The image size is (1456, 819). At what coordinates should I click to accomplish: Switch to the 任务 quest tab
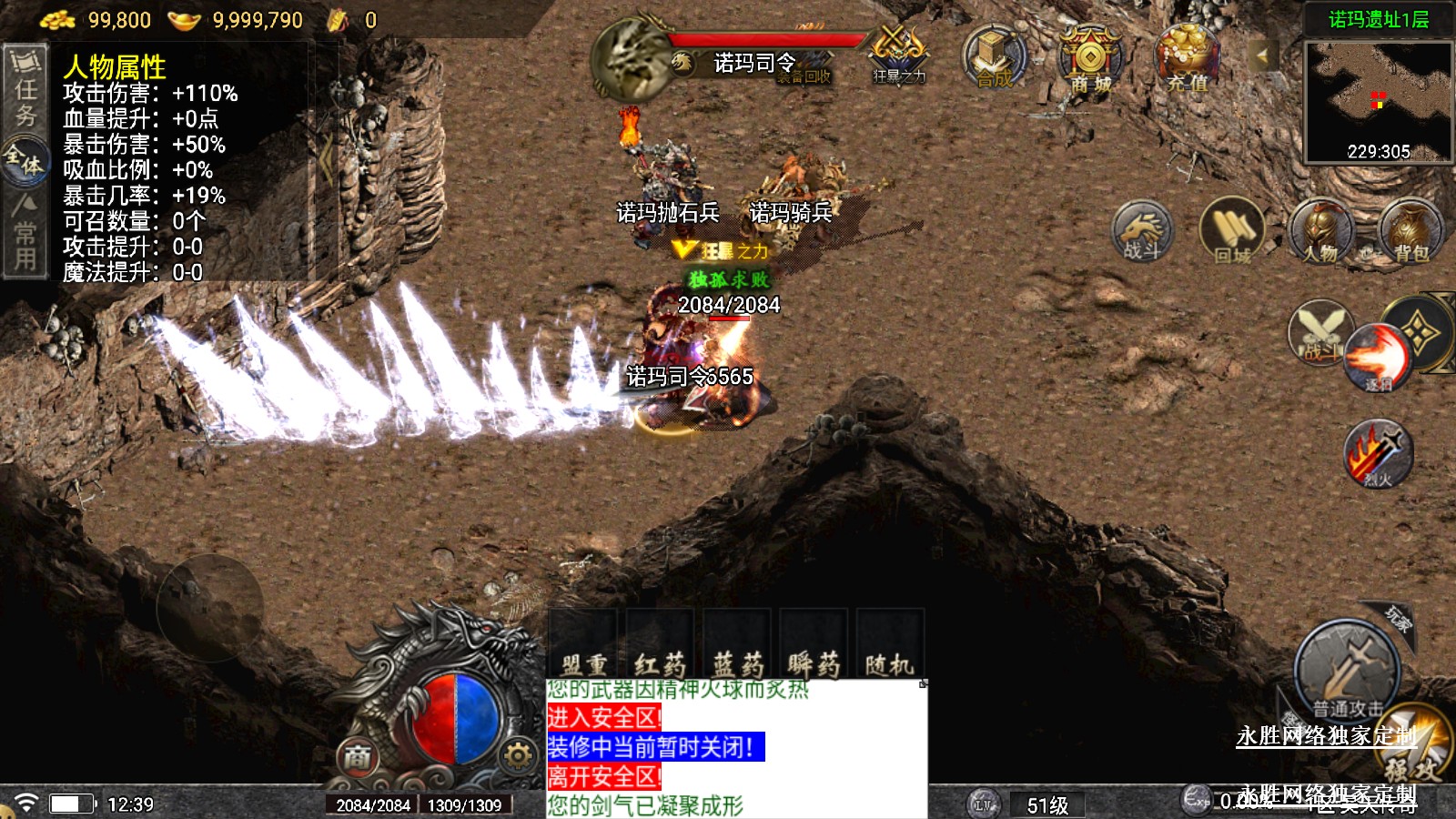25,89
